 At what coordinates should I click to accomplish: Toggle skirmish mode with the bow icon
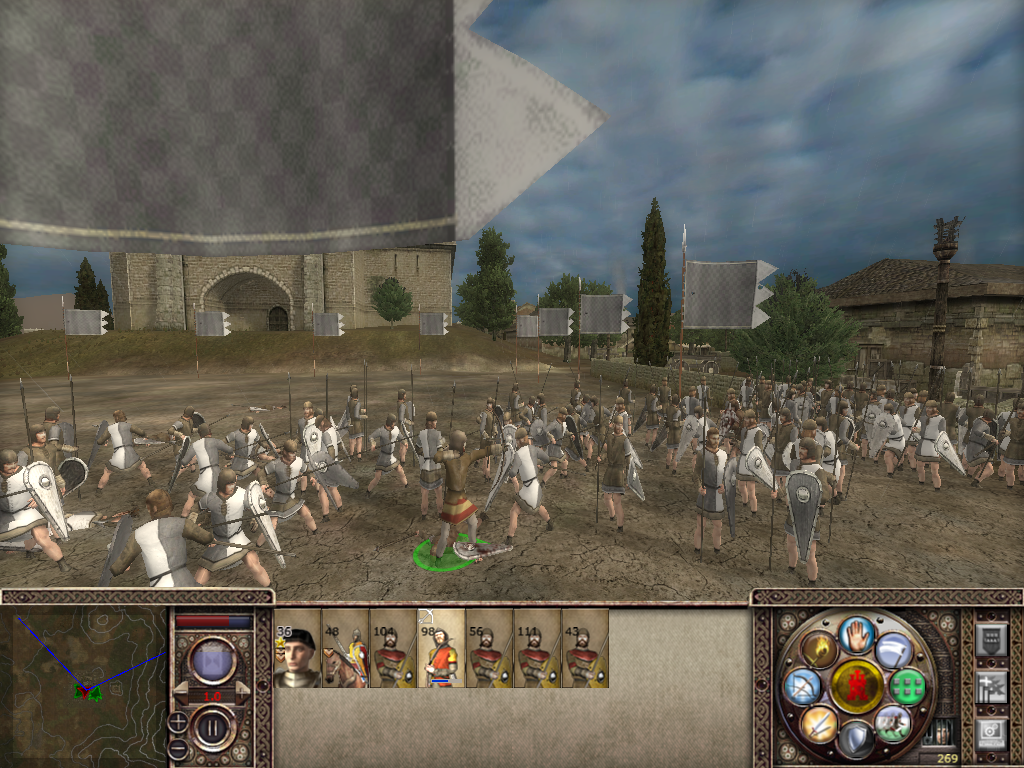(x=803, y=687)
